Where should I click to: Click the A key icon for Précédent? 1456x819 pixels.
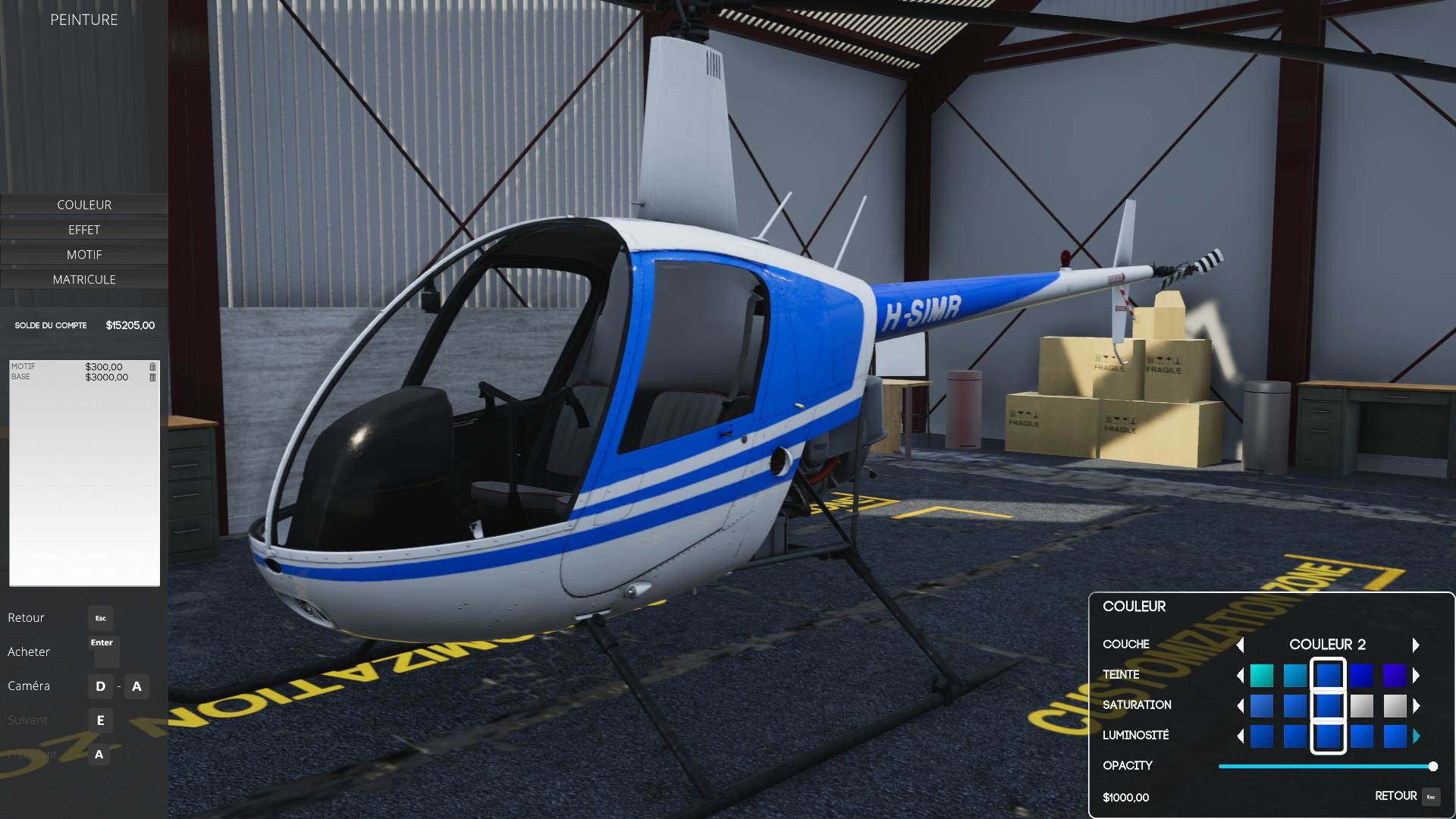[x=99, y=755]
